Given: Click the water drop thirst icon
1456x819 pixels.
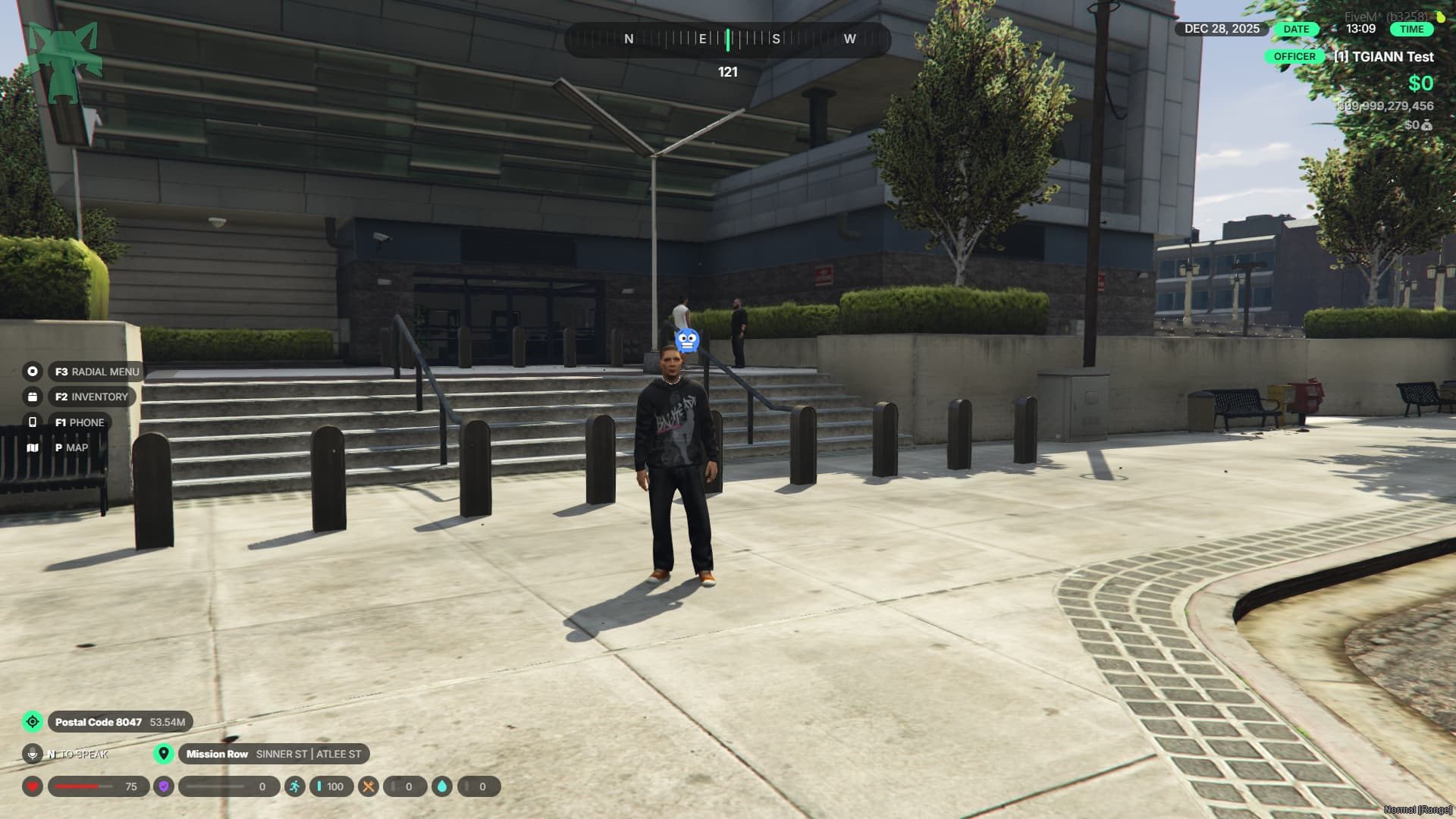Looking at the screenshot, I should 442,786.
